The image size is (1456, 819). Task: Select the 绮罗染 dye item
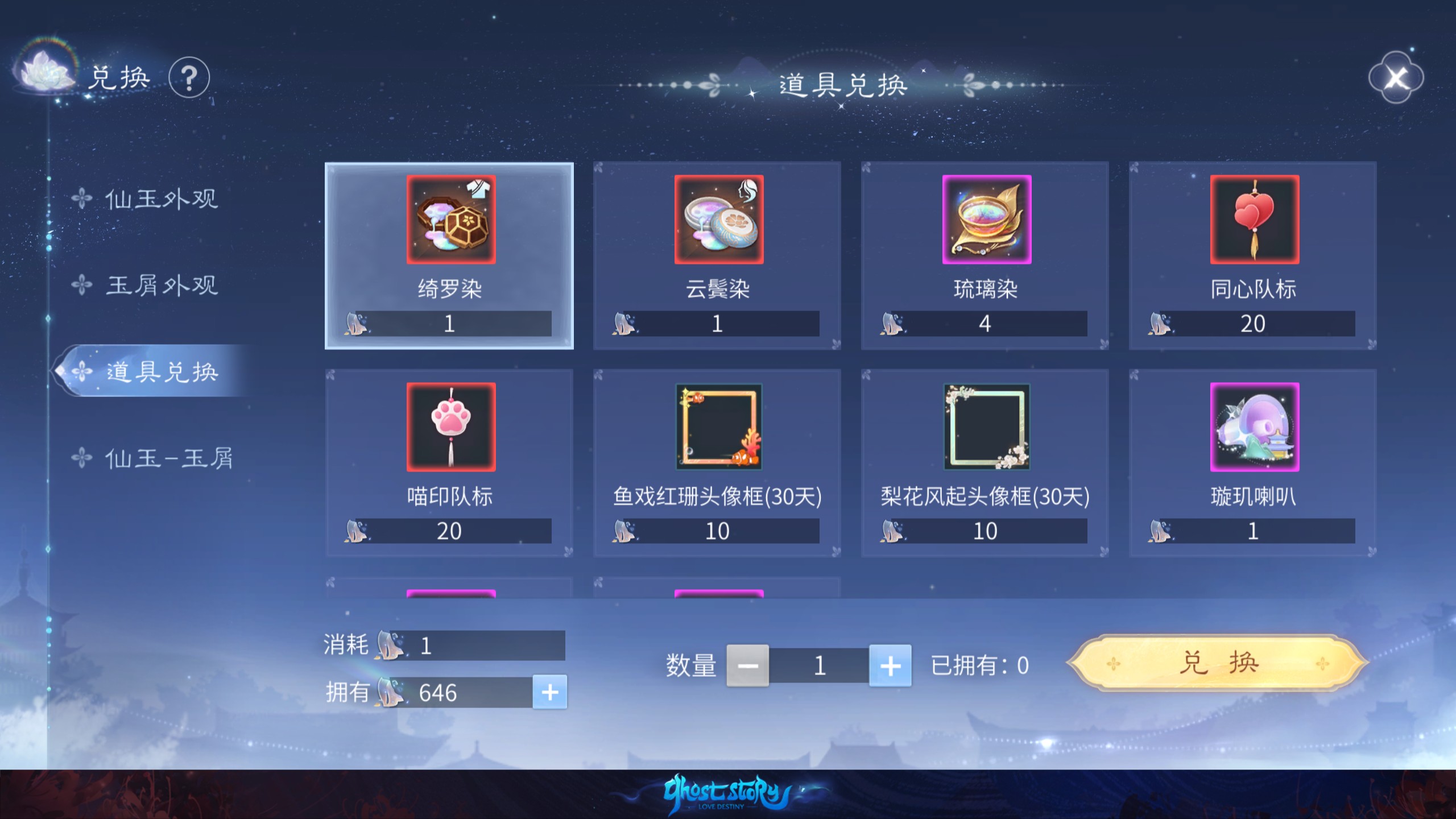click(x=449, y=256)
